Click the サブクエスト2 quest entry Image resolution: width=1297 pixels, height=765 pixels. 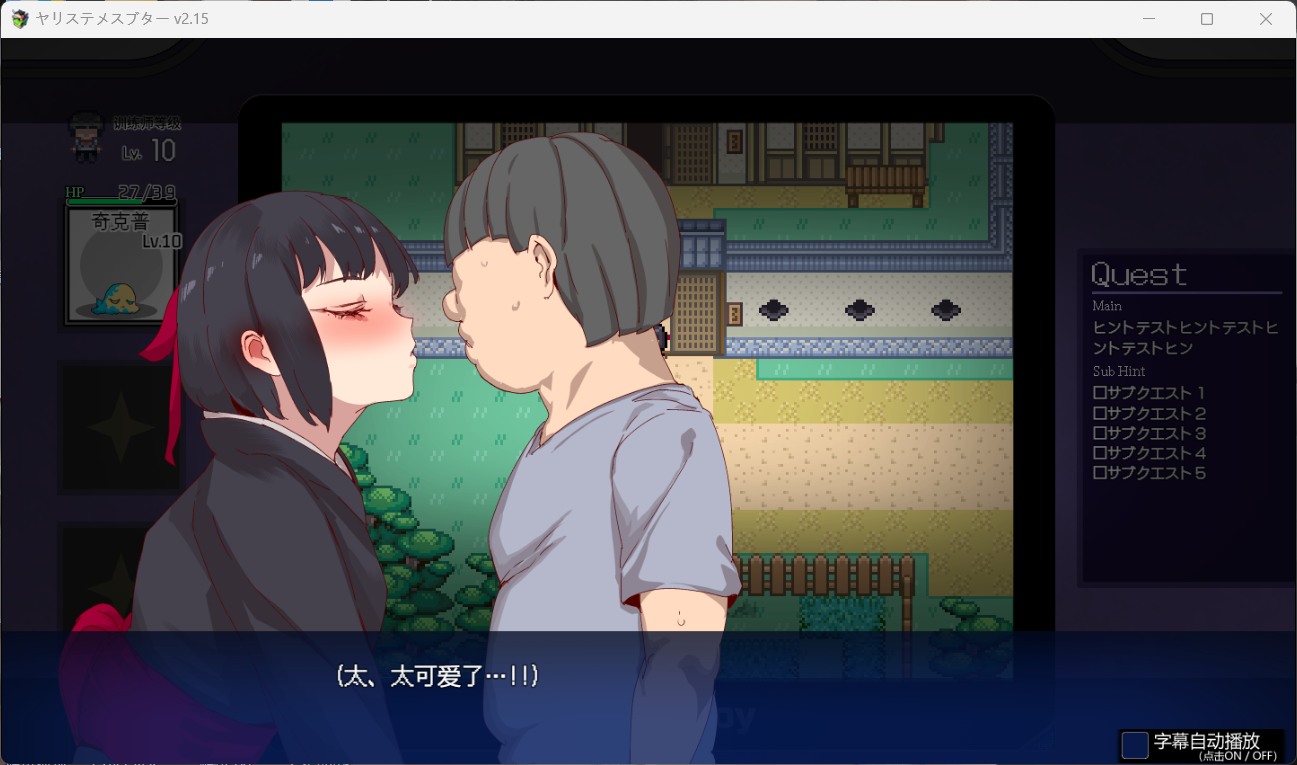tap(1148, 413)
